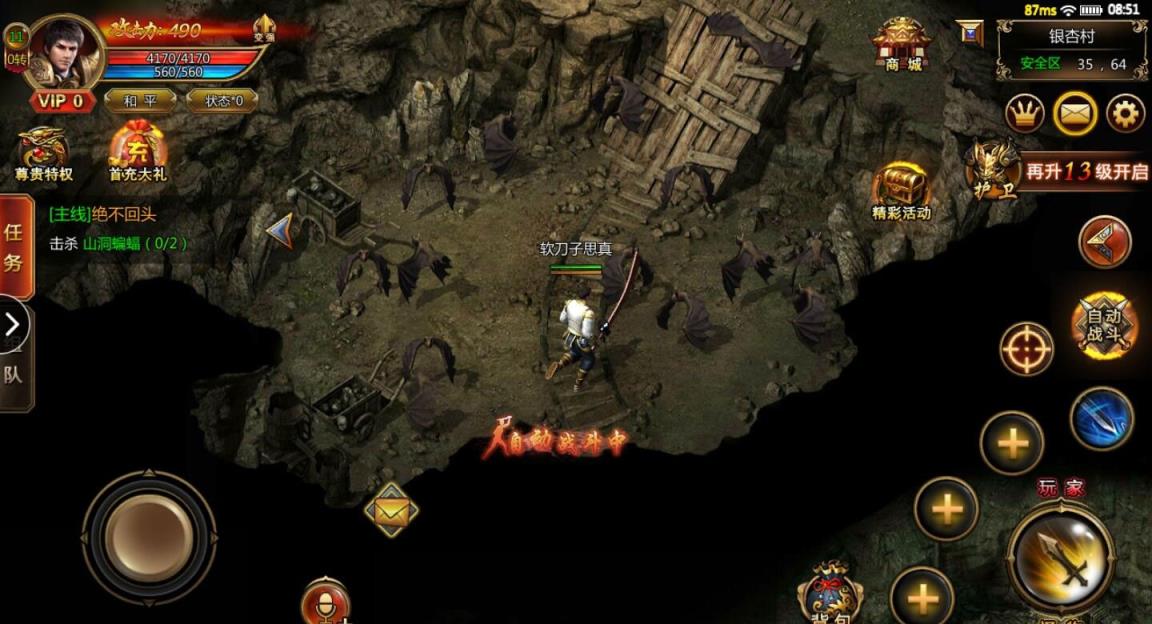The width and height of the screenshot is (1152, 624).
Task: Switch to the 任务 quest tab
Action: point(15,247)
